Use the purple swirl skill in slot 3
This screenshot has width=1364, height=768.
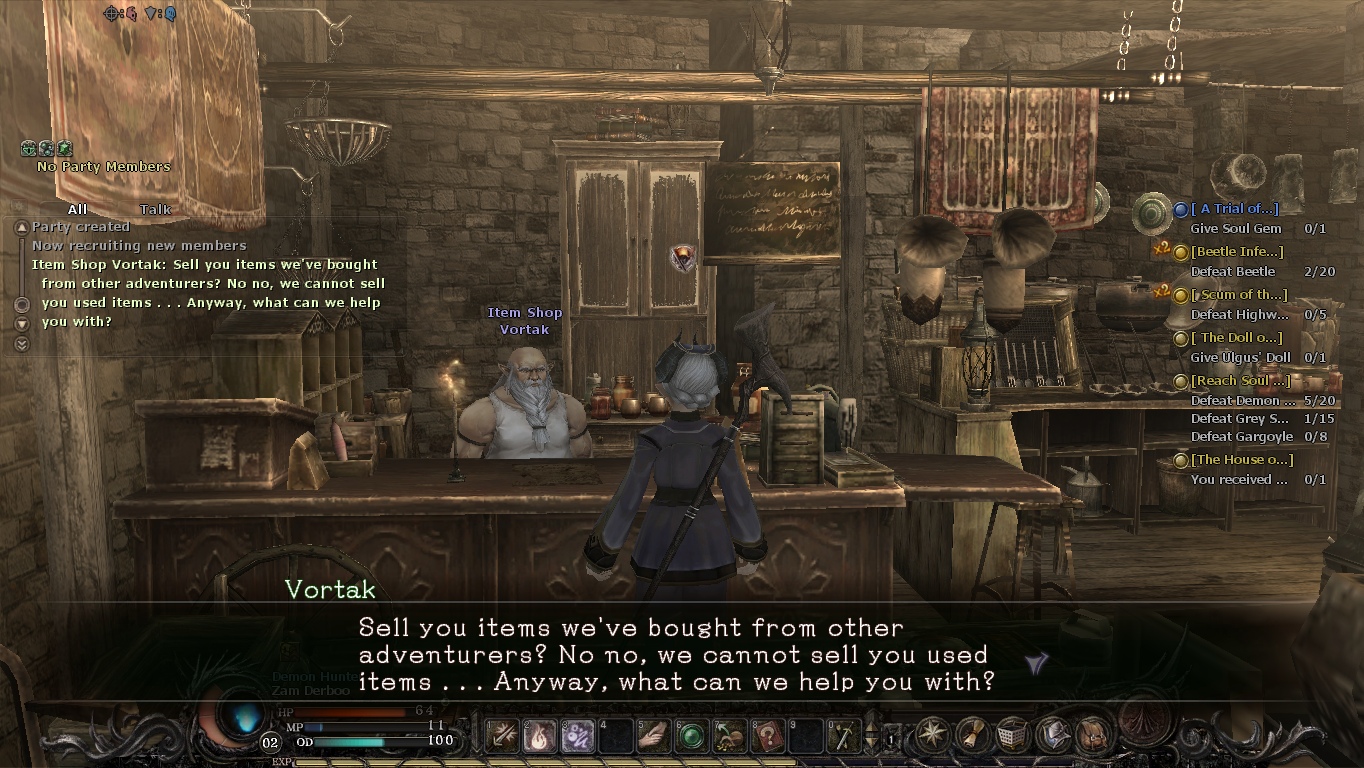(578, 737)
